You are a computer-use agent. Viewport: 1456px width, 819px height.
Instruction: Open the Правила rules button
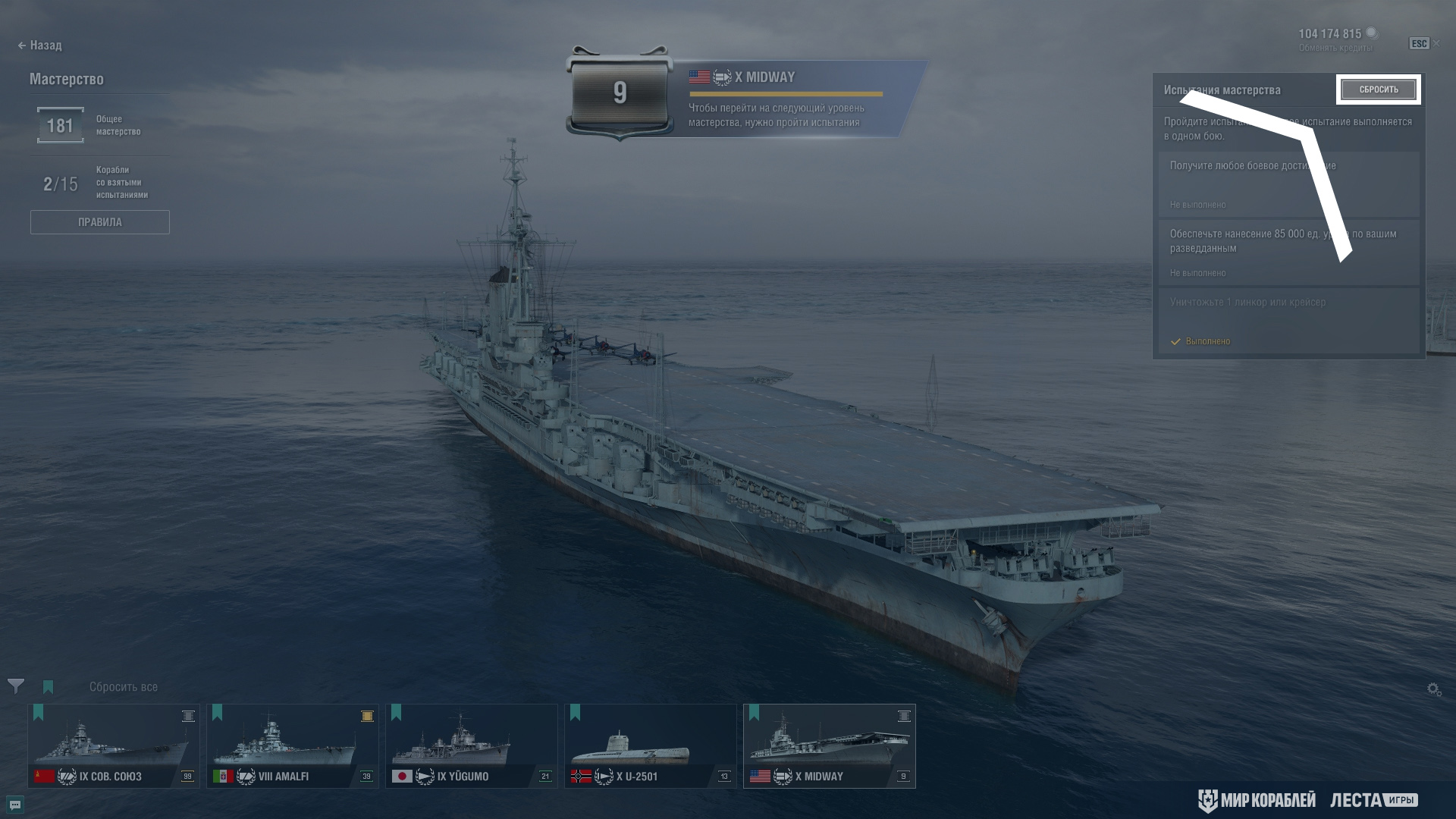click(x=99, y=222)
